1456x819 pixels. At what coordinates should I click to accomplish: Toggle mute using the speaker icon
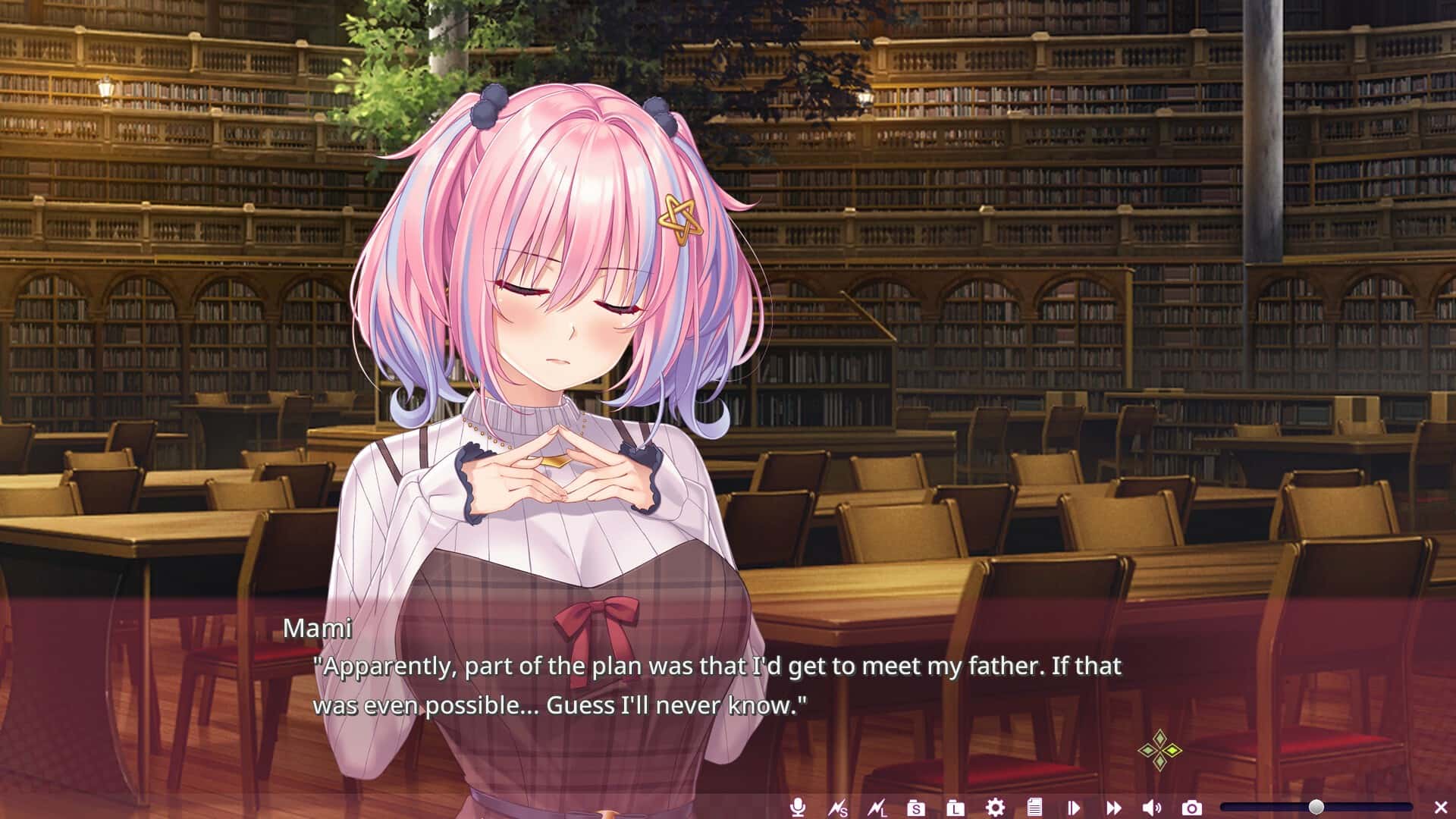(x=1153, y=807)
